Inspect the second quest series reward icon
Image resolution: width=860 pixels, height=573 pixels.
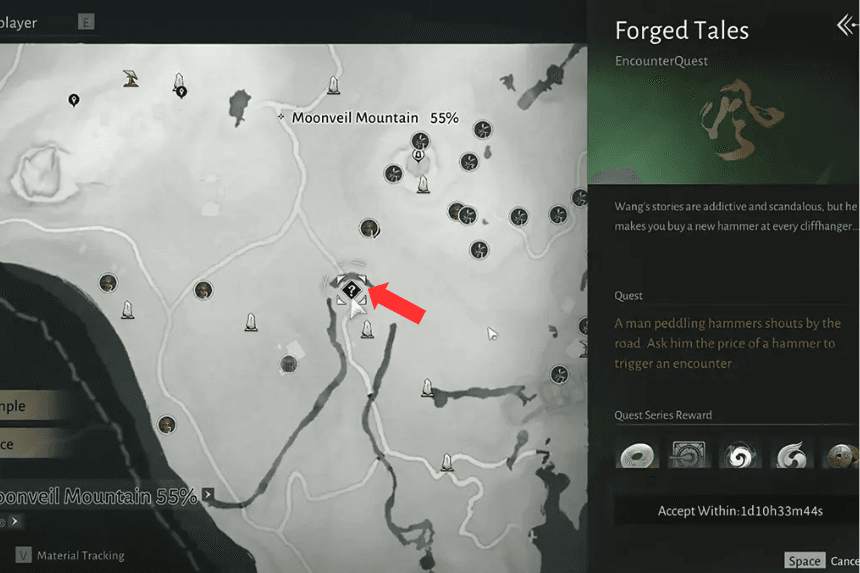coord(689,455)
